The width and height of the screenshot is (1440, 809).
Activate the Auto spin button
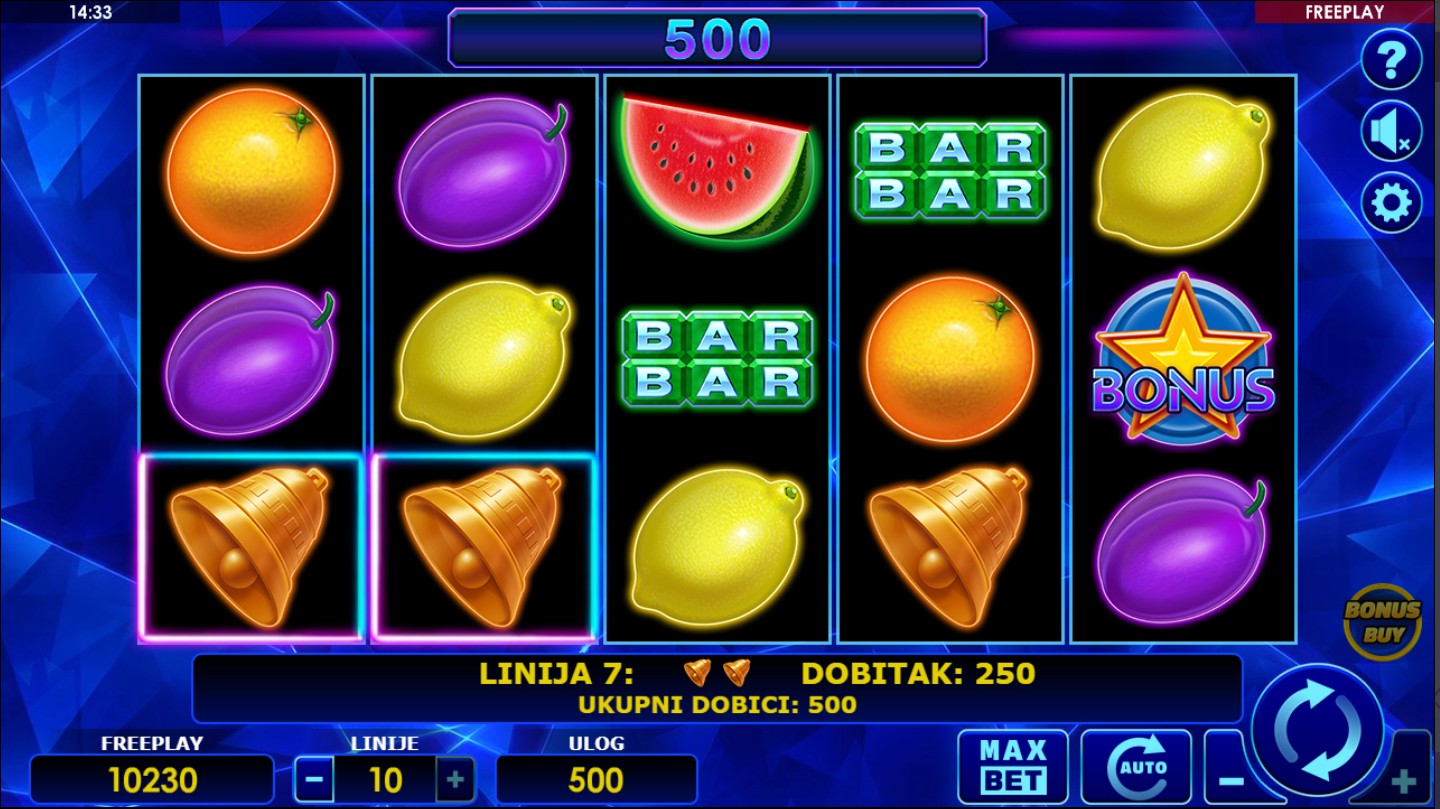click(1136, 768)
